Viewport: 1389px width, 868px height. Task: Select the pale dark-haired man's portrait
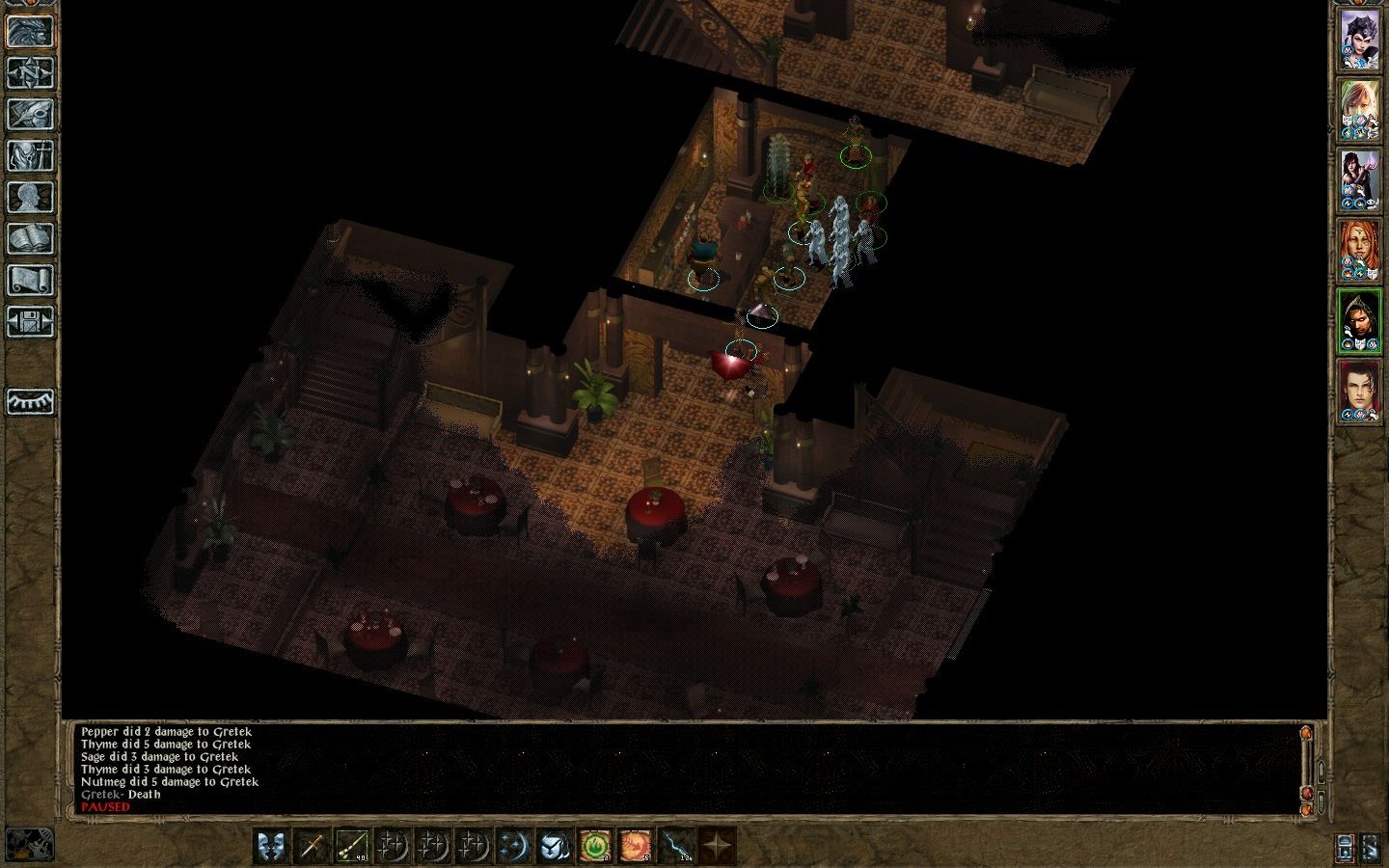(x=1359, y=392)
